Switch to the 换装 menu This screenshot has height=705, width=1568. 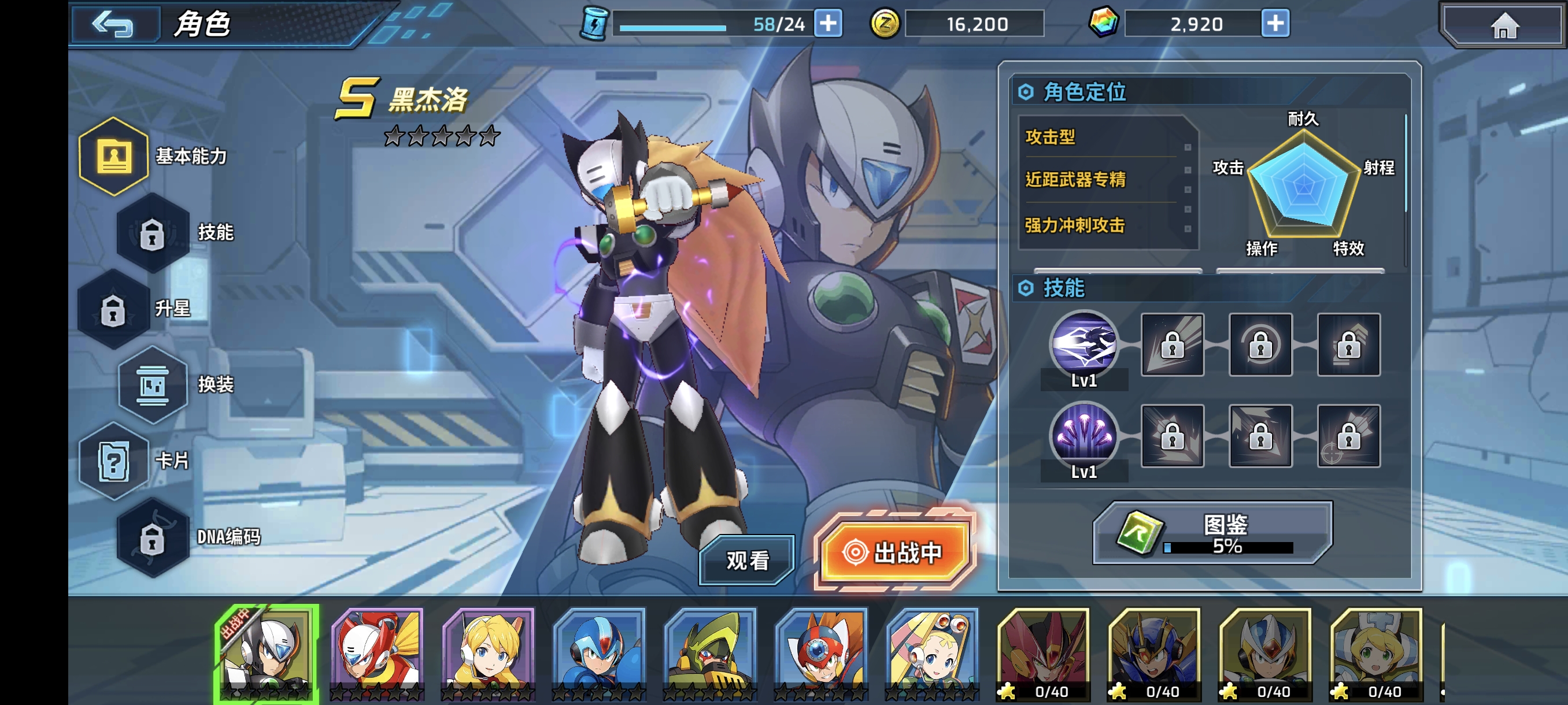(153, 385)
